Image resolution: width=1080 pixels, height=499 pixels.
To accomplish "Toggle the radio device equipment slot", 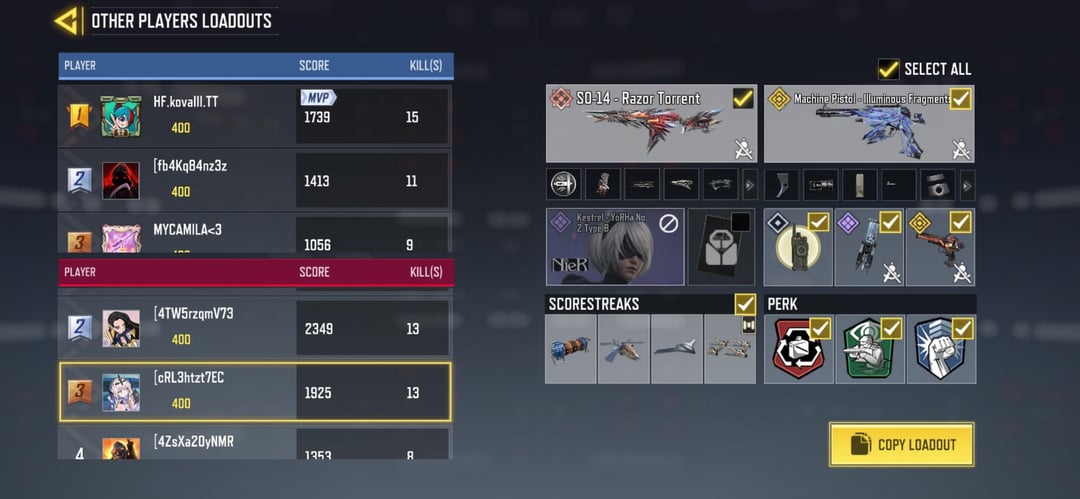I will (x=818, y=221).
